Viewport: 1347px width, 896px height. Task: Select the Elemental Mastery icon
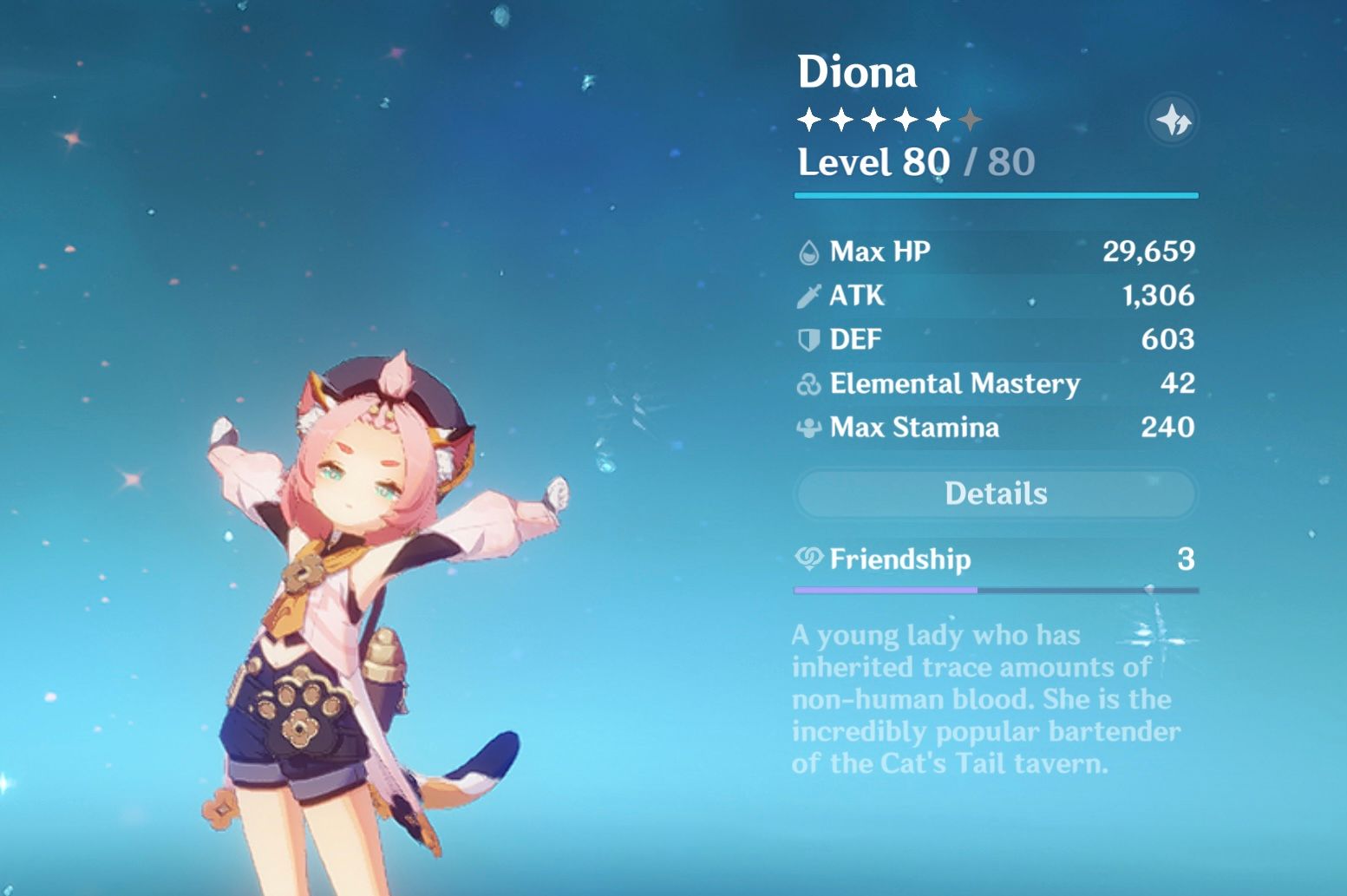[808, 383]
